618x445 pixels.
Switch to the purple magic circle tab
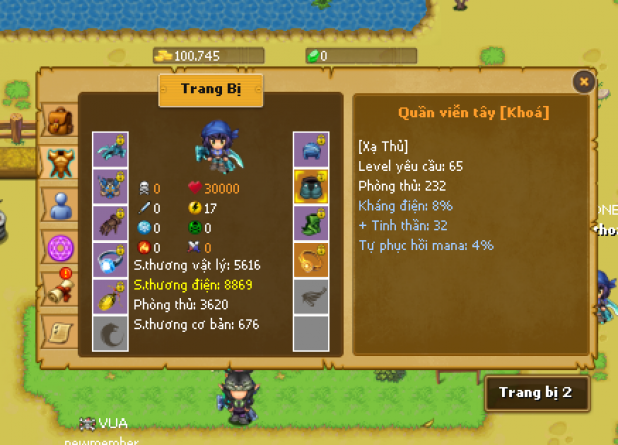coord(61,246)
